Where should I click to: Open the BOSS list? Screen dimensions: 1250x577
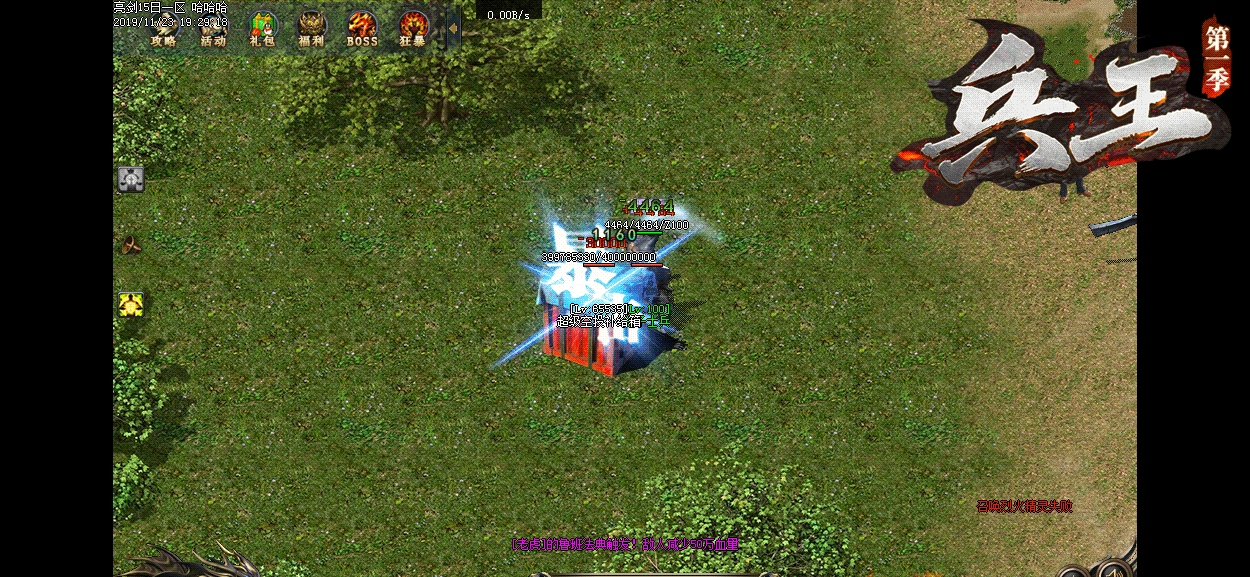click(362, 29)
